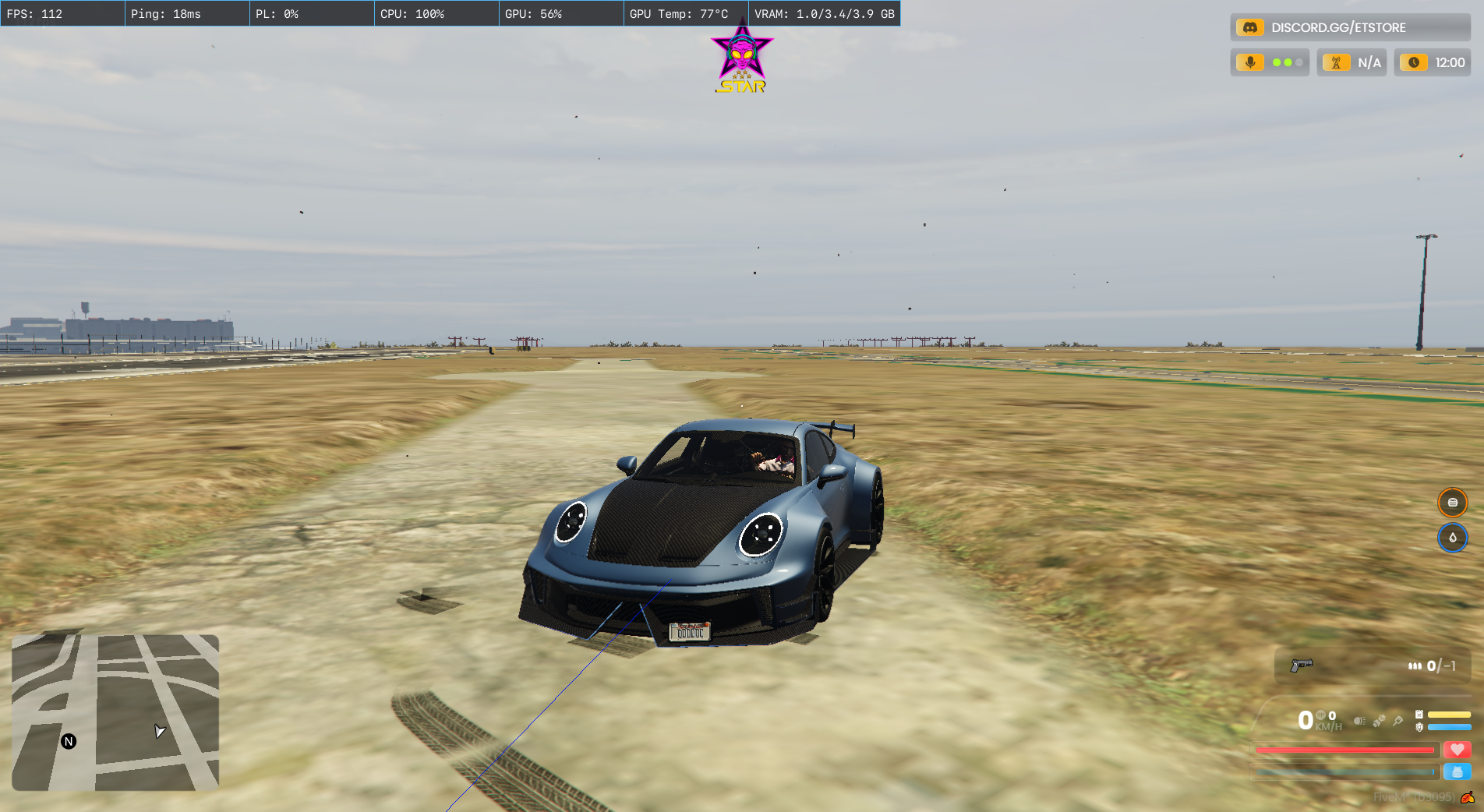Select the pistol weapon icon
The width and height of the screenshot is (1484, 812).
click(x=1301, y=665)
